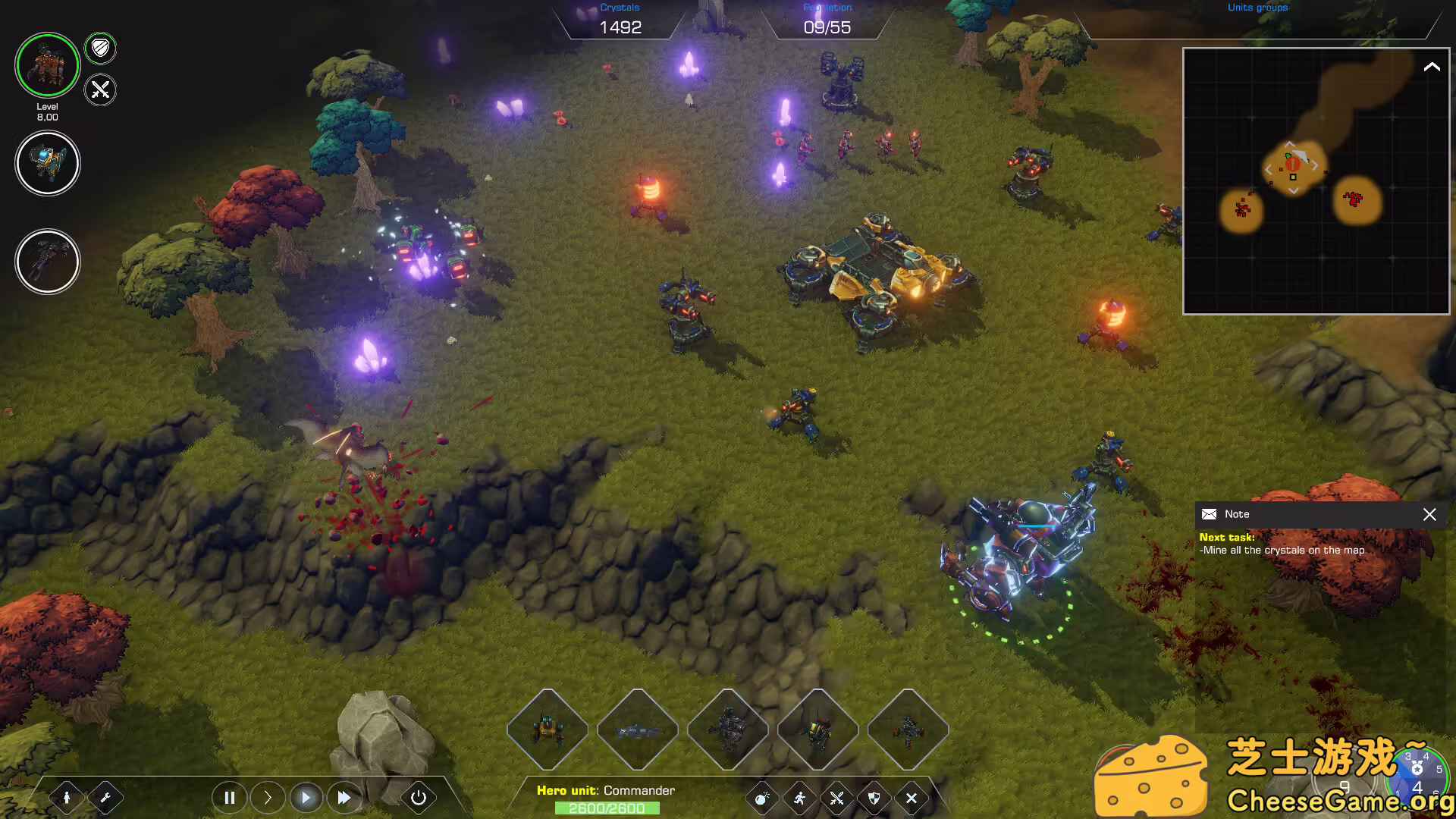The image size is (1456, 819).
Task: Dismiss the Note about mining crystals
Action: pos(1429,514)
